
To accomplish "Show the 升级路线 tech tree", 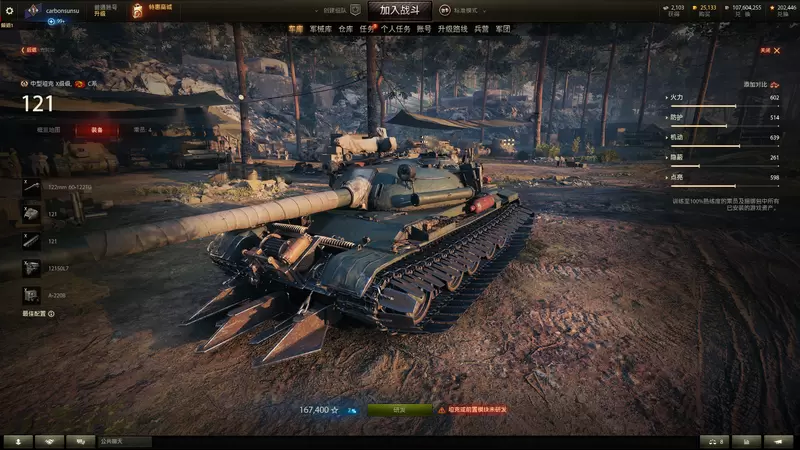I will coord(453,29).
